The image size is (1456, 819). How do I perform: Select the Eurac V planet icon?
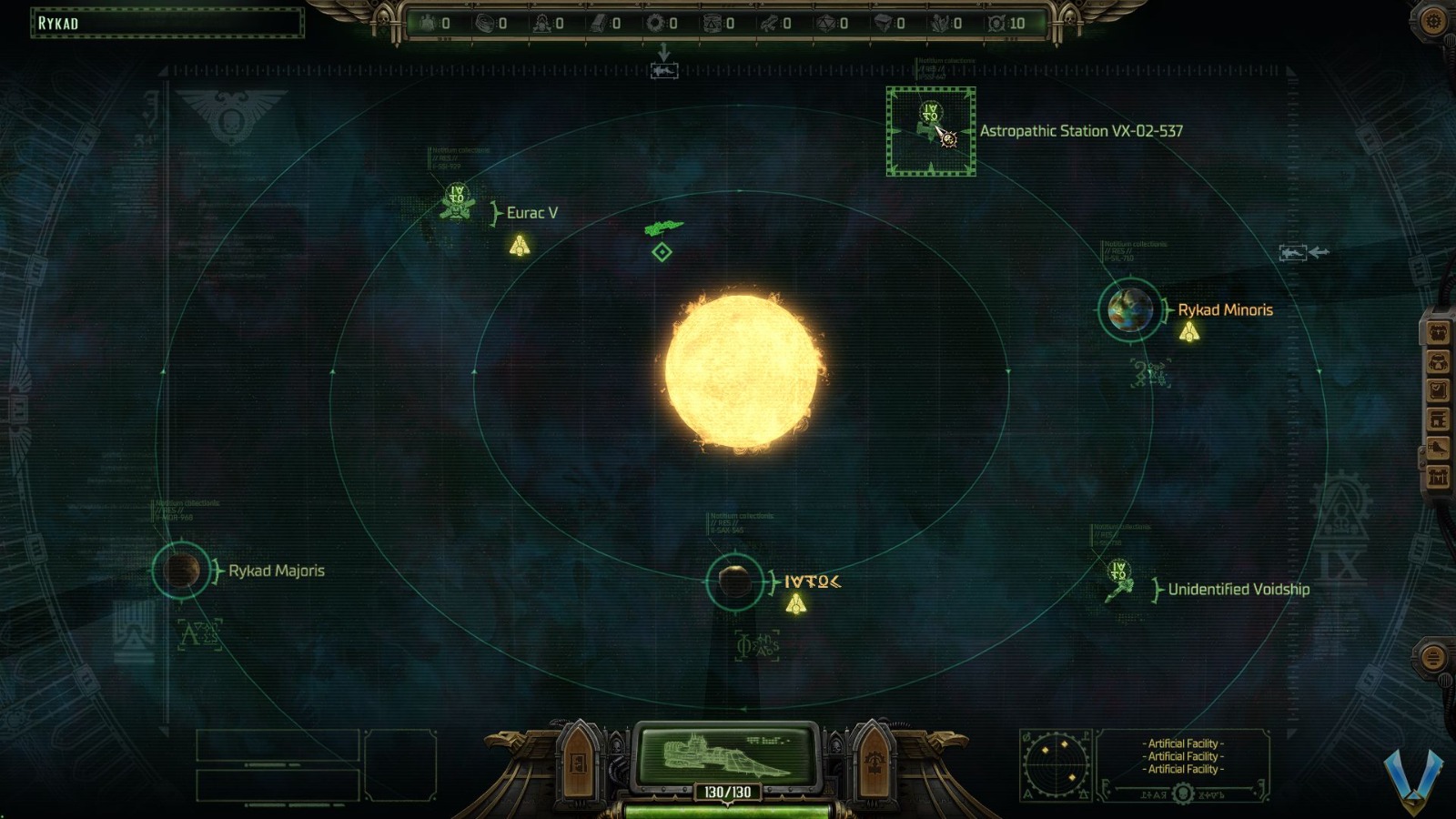pos(455,203)
